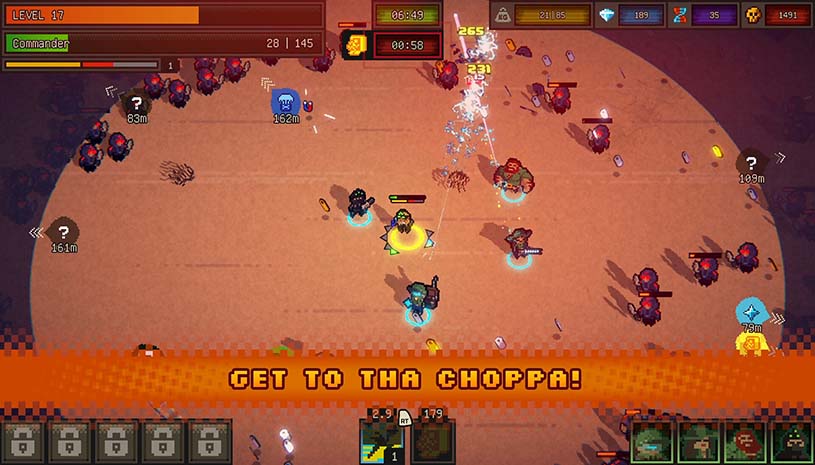Click the blue star marker at 79m
815x465 pixels.
[x=751, y=310]
